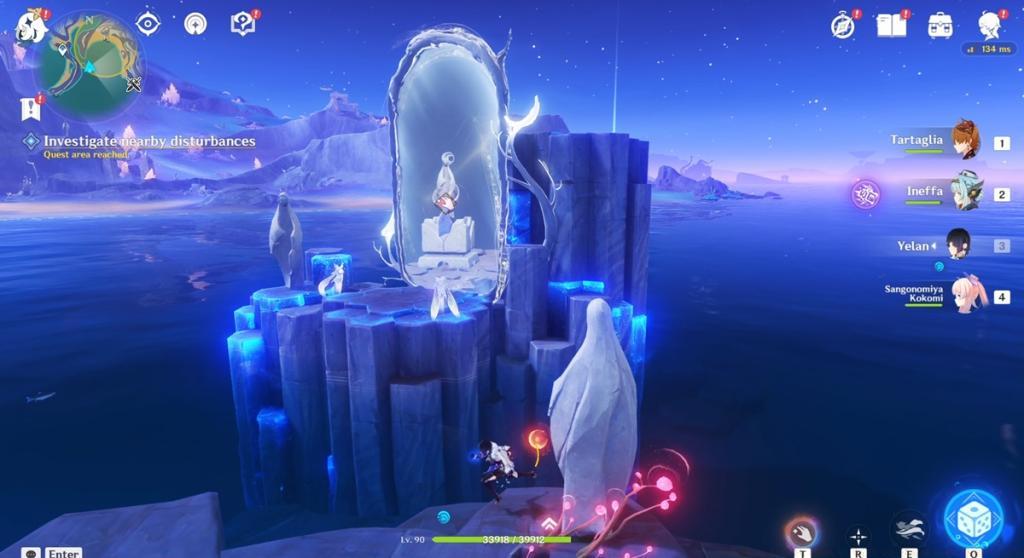Open the chat box icon
The height and width of the screenshot is (558, 1024).
33,552
